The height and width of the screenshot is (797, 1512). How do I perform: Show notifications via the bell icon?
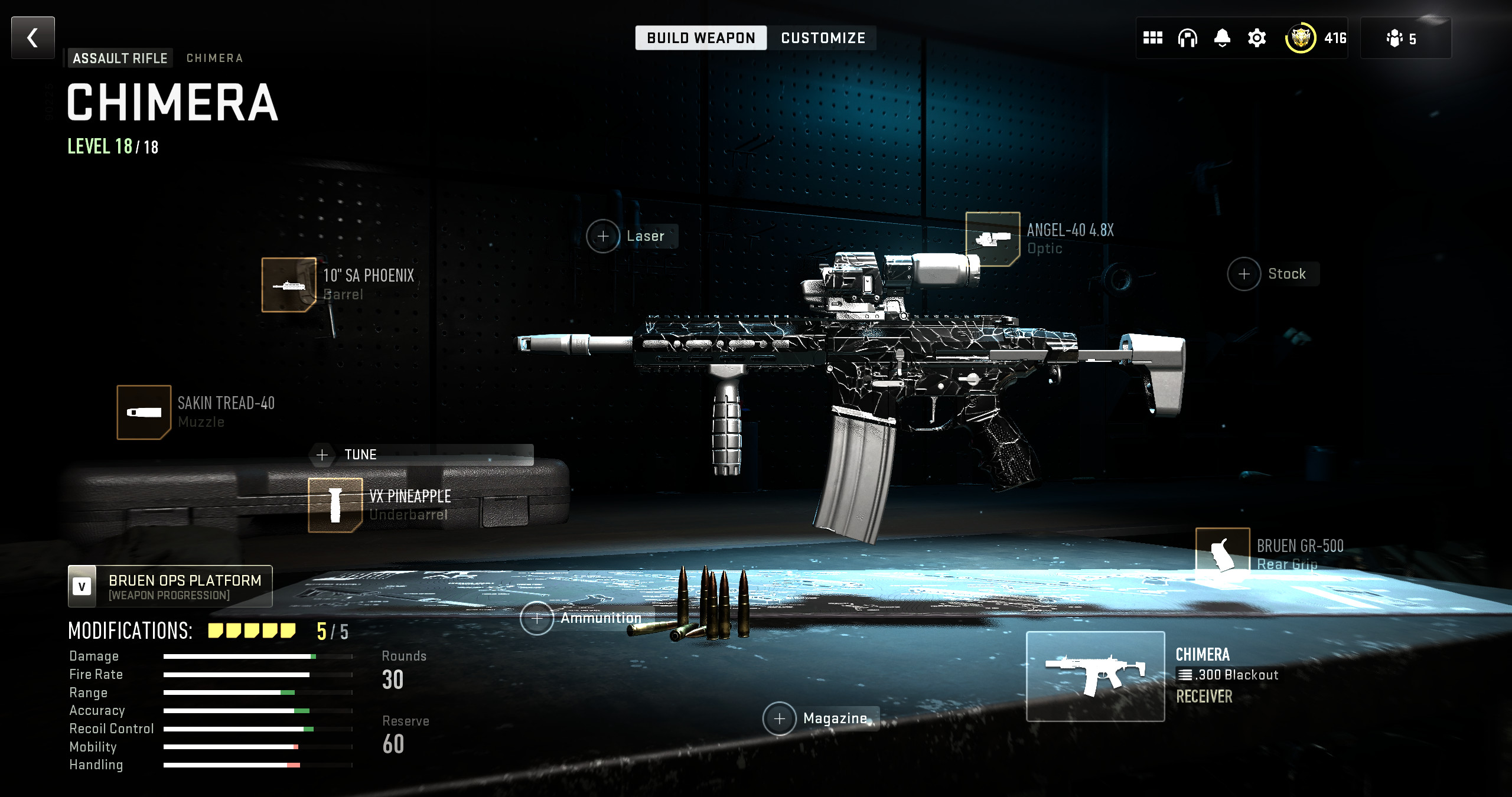[1222, 38]
